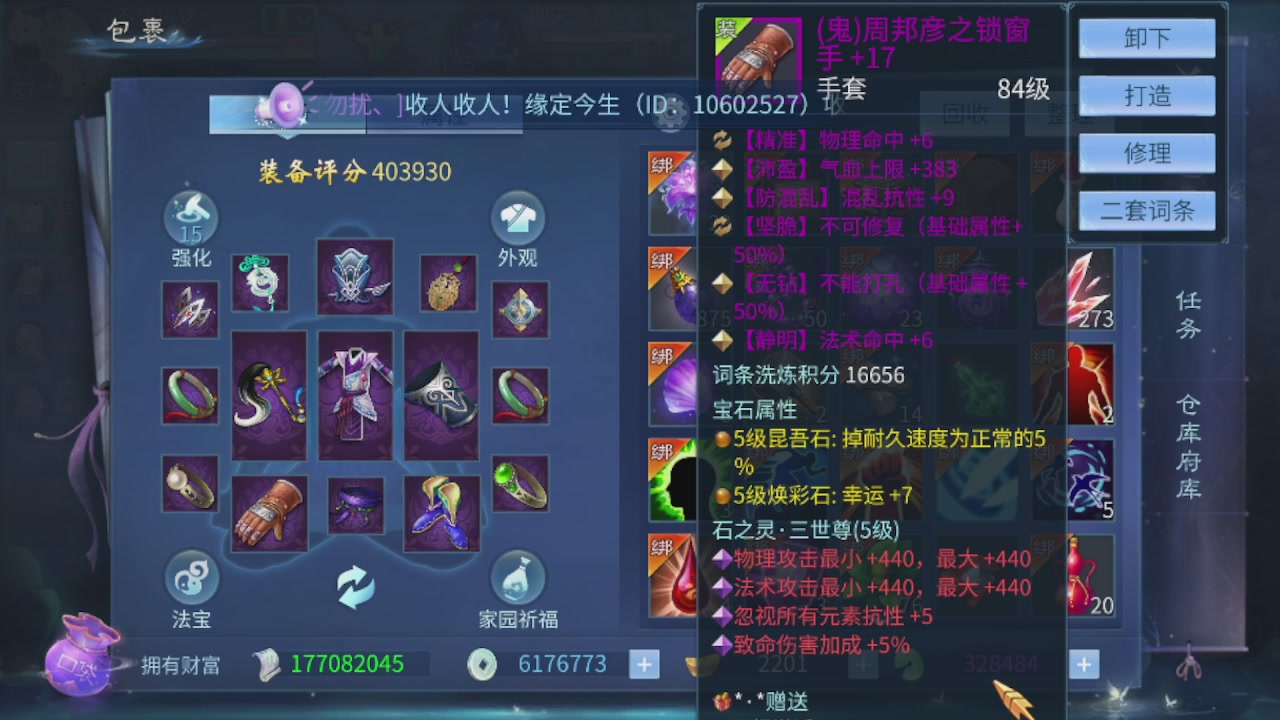Screen dimensions: 1280x720
Task: Click the plus button beside 6176773 currency
Action: 644,663
